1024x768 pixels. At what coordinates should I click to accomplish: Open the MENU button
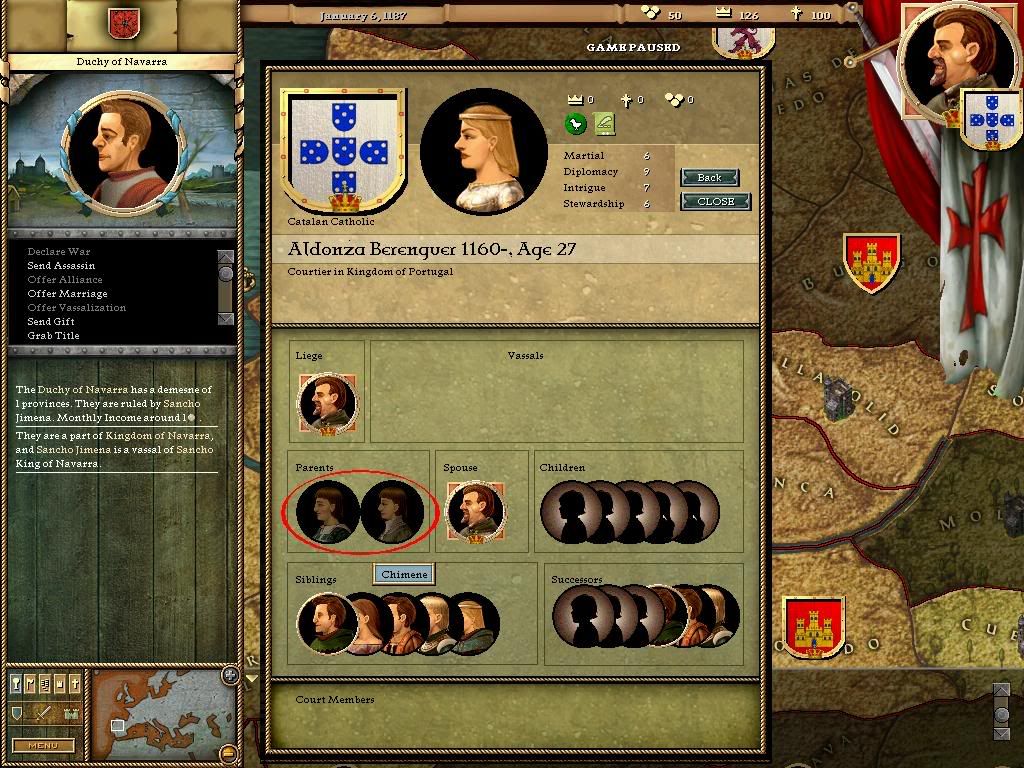click(42, 745)
